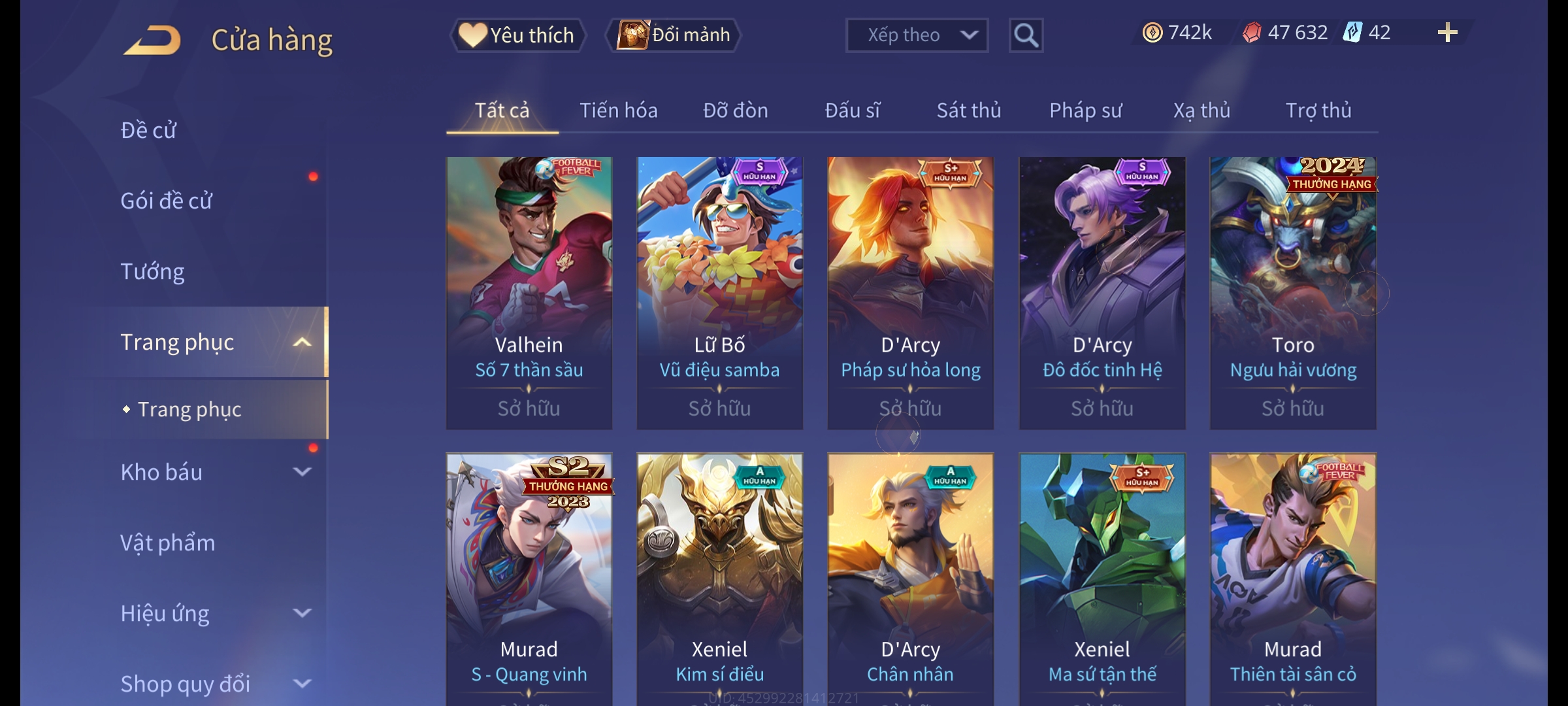Viewport: 1568px width, 706px height.
Task: Show the Sát thủ skins tab
Action: coord(968,110)
